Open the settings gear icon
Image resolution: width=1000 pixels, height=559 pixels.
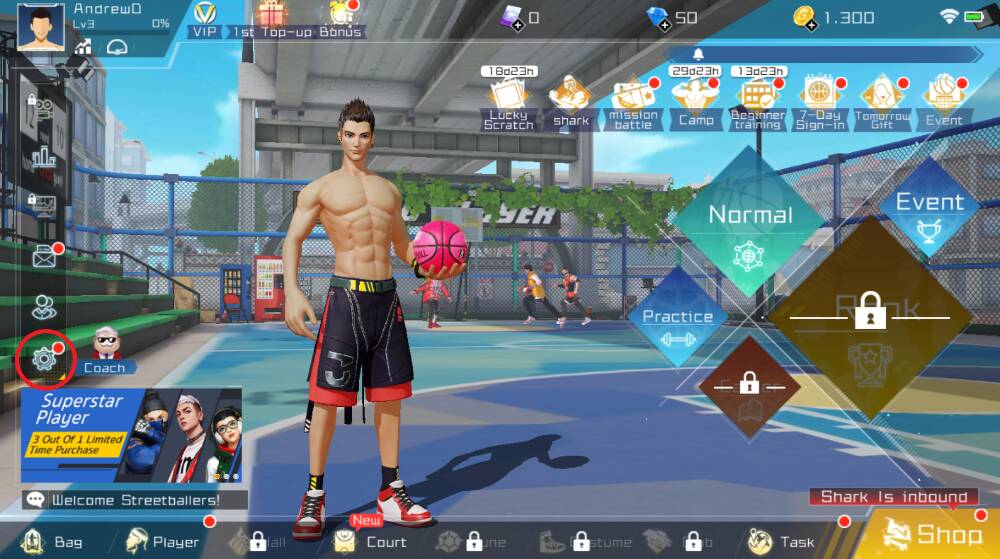tap(44, 359)
